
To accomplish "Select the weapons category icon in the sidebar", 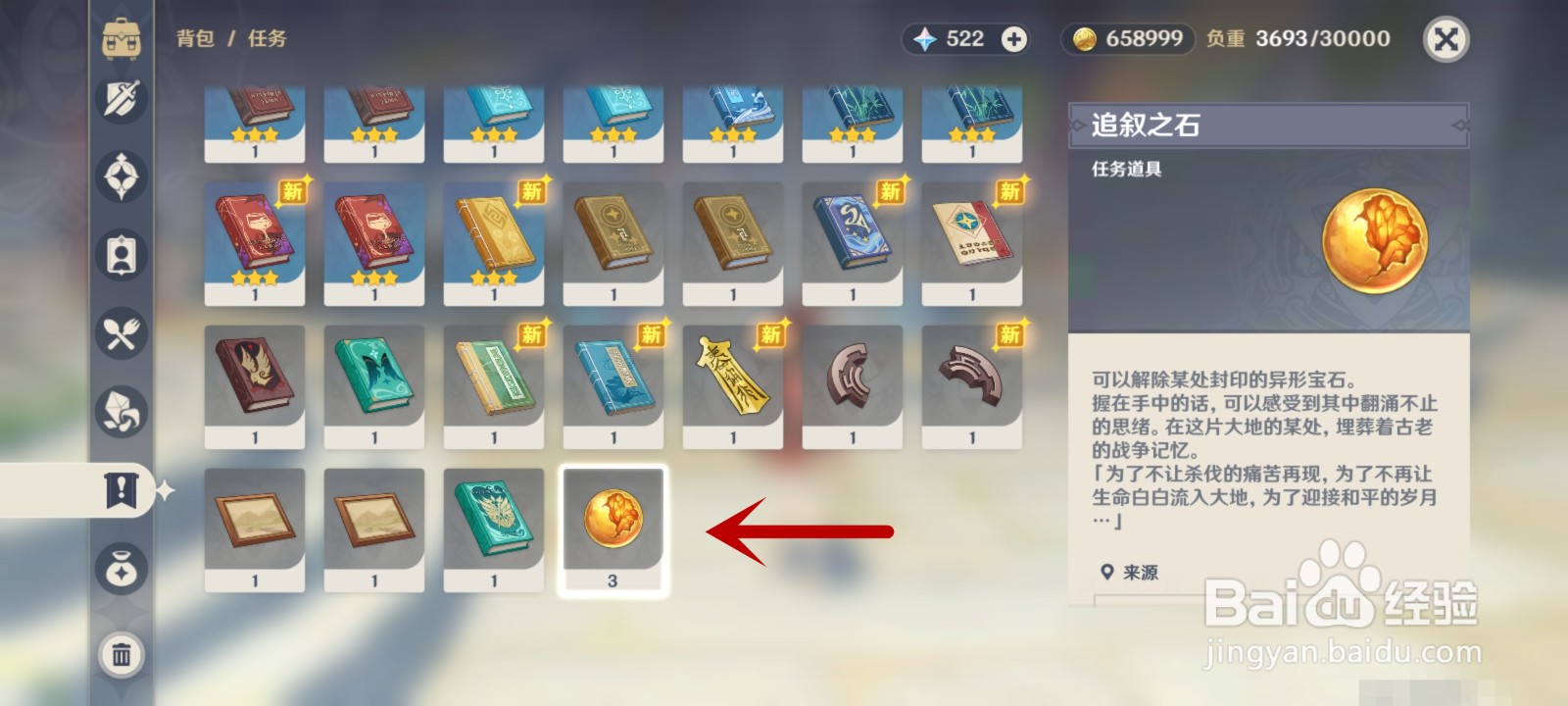I will 120,101.
